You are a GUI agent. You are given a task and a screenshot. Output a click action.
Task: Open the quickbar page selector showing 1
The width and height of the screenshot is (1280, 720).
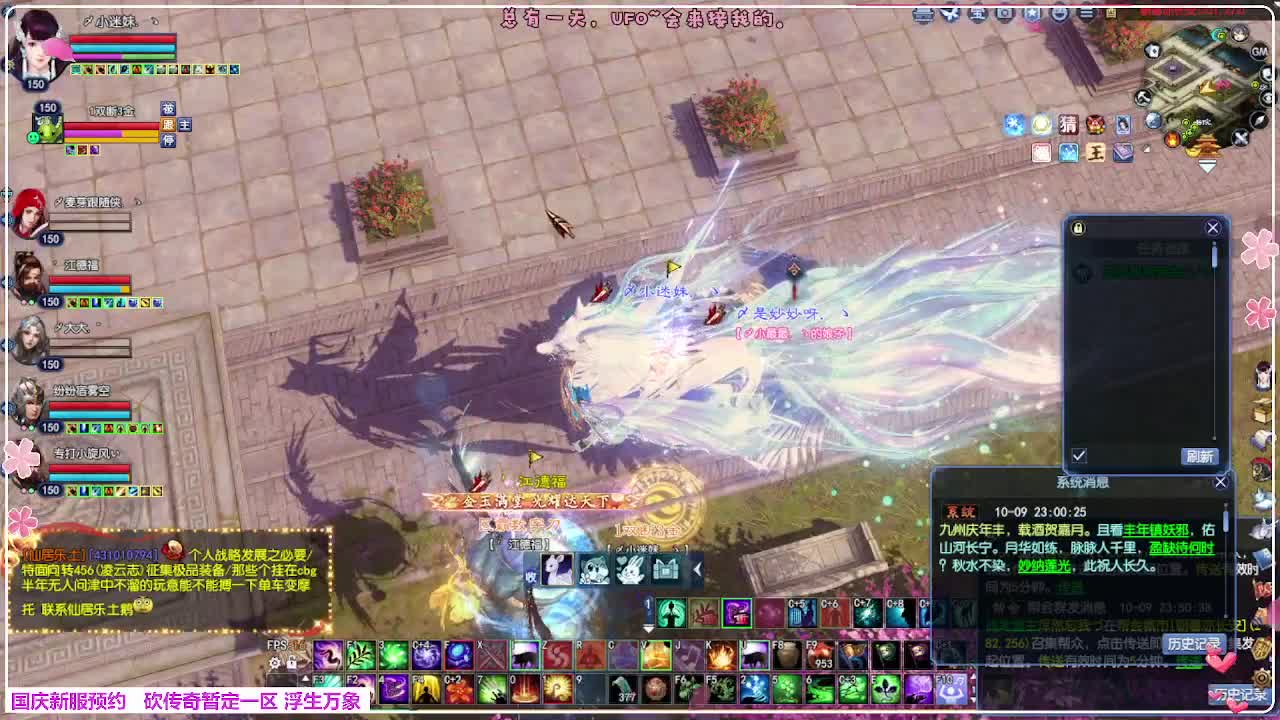tap(648, 604)
